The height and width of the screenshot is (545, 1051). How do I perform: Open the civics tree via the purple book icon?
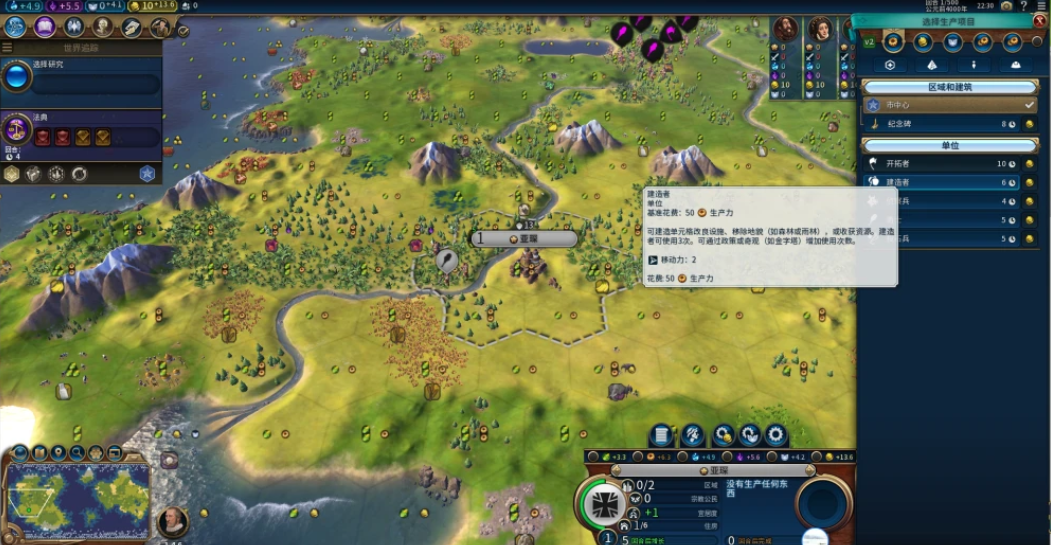(x=44, y=27)
